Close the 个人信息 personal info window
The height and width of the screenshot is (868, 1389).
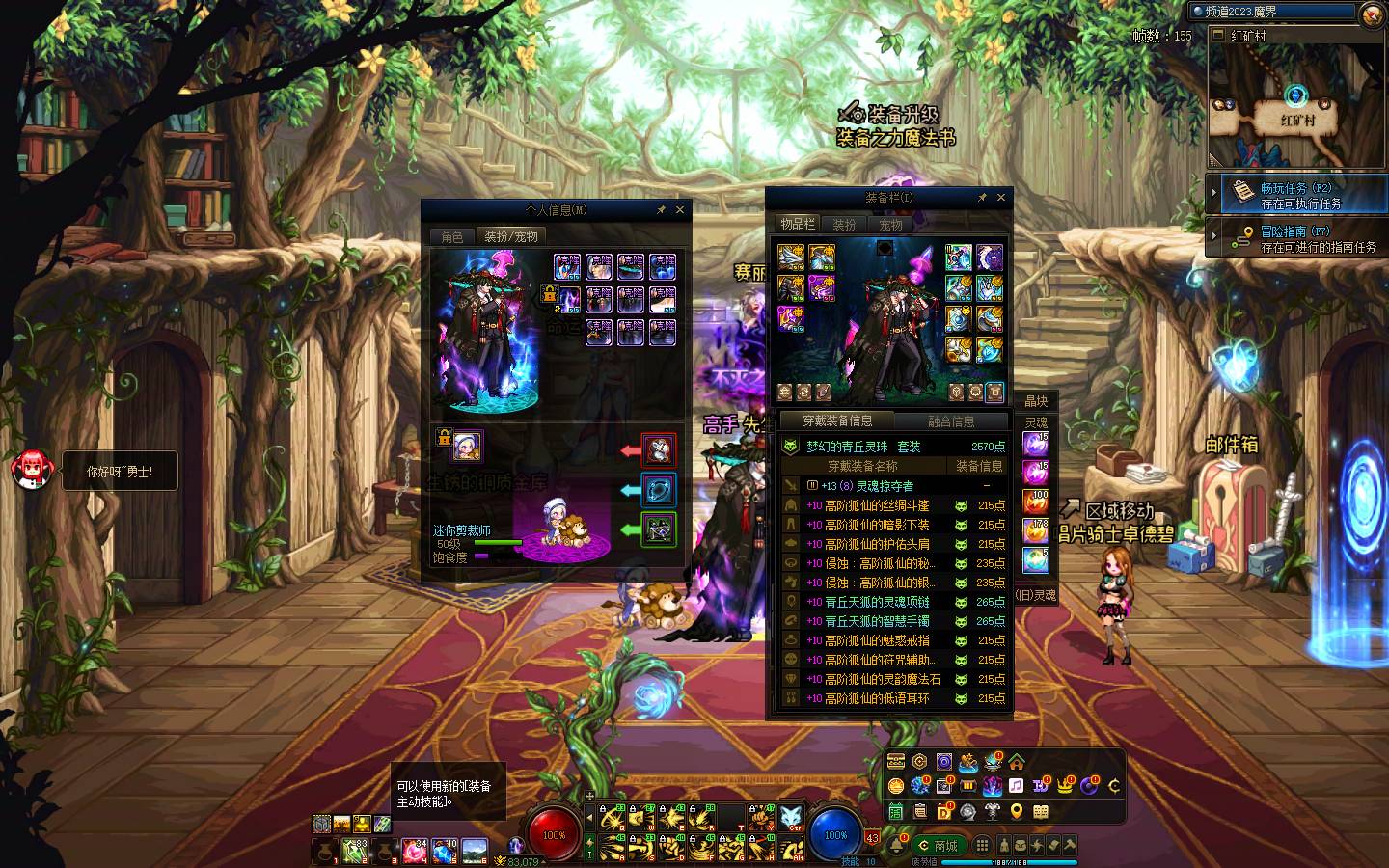680,209
